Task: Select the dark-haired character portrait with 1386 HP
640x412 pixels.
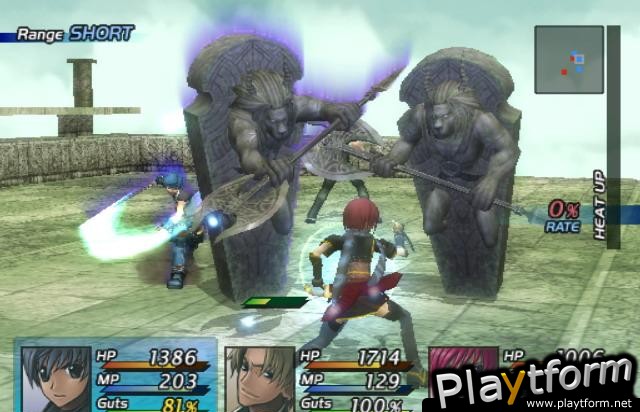Action: [x=55, y=379]
